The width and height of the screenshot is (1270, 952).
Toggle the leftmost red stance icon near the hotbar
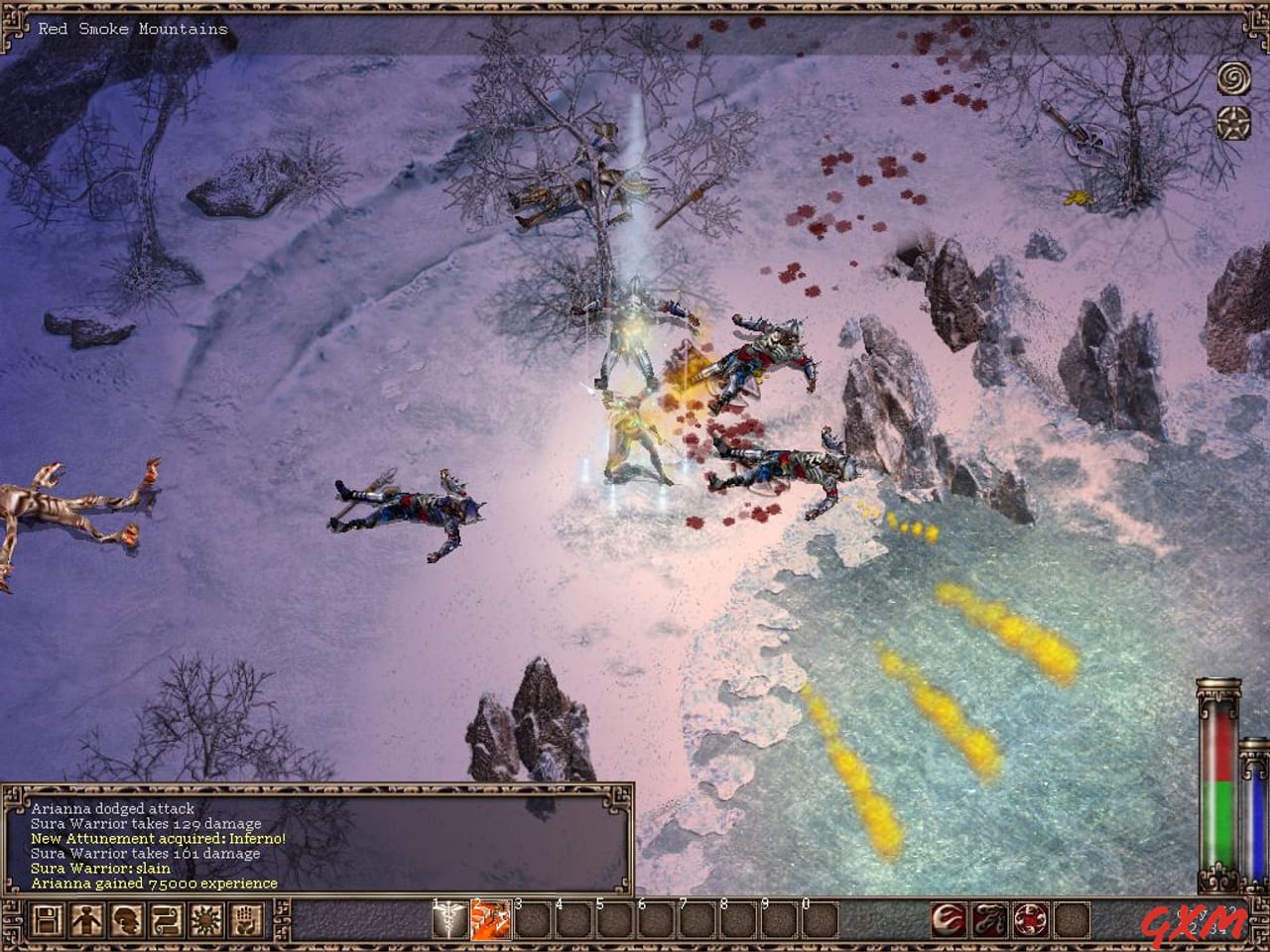click(x=949, y=920)
